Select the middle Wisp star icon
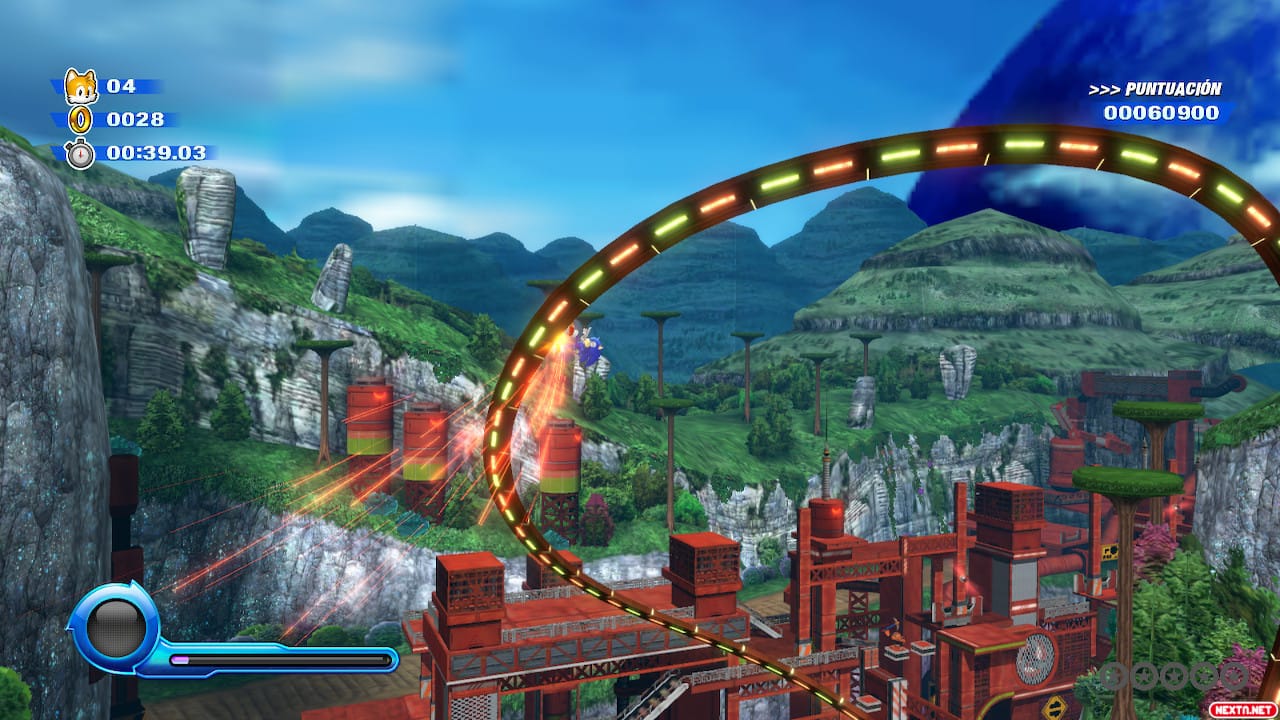The height and width of the screenshot is (720, 1280). [x=1173, y=676]
